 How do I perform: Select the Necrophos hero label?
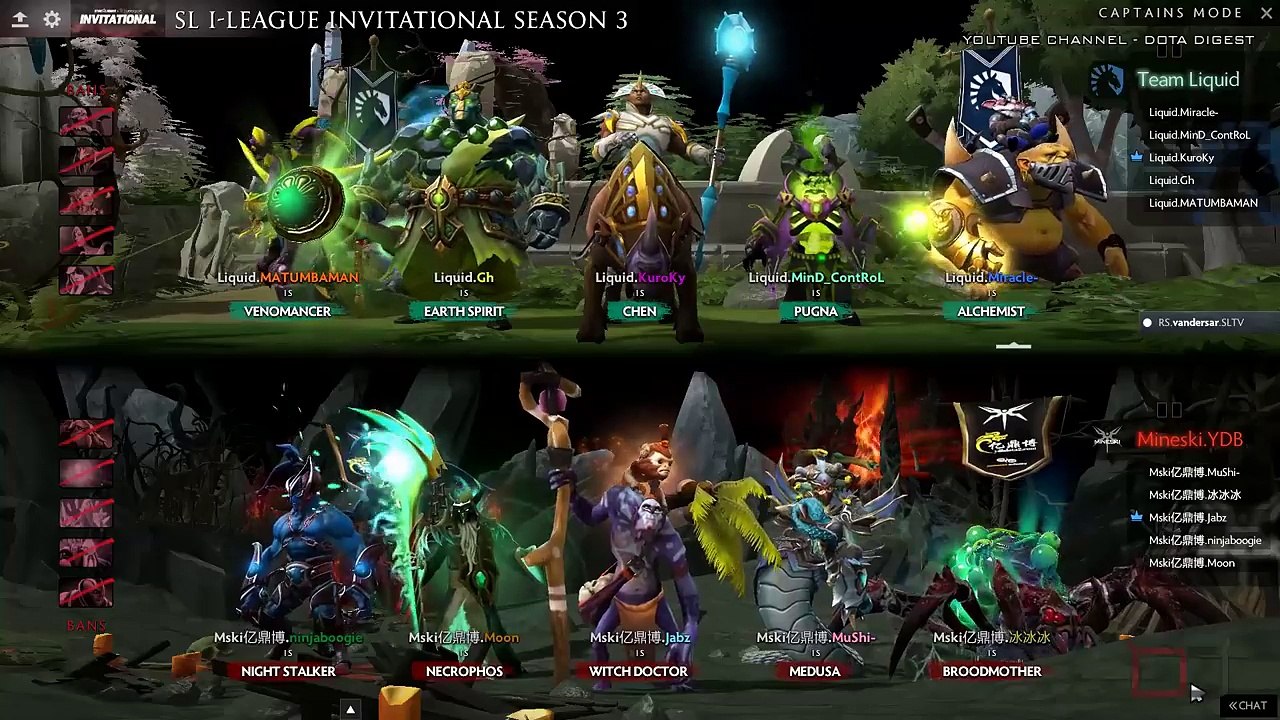(x=464, y=671)
